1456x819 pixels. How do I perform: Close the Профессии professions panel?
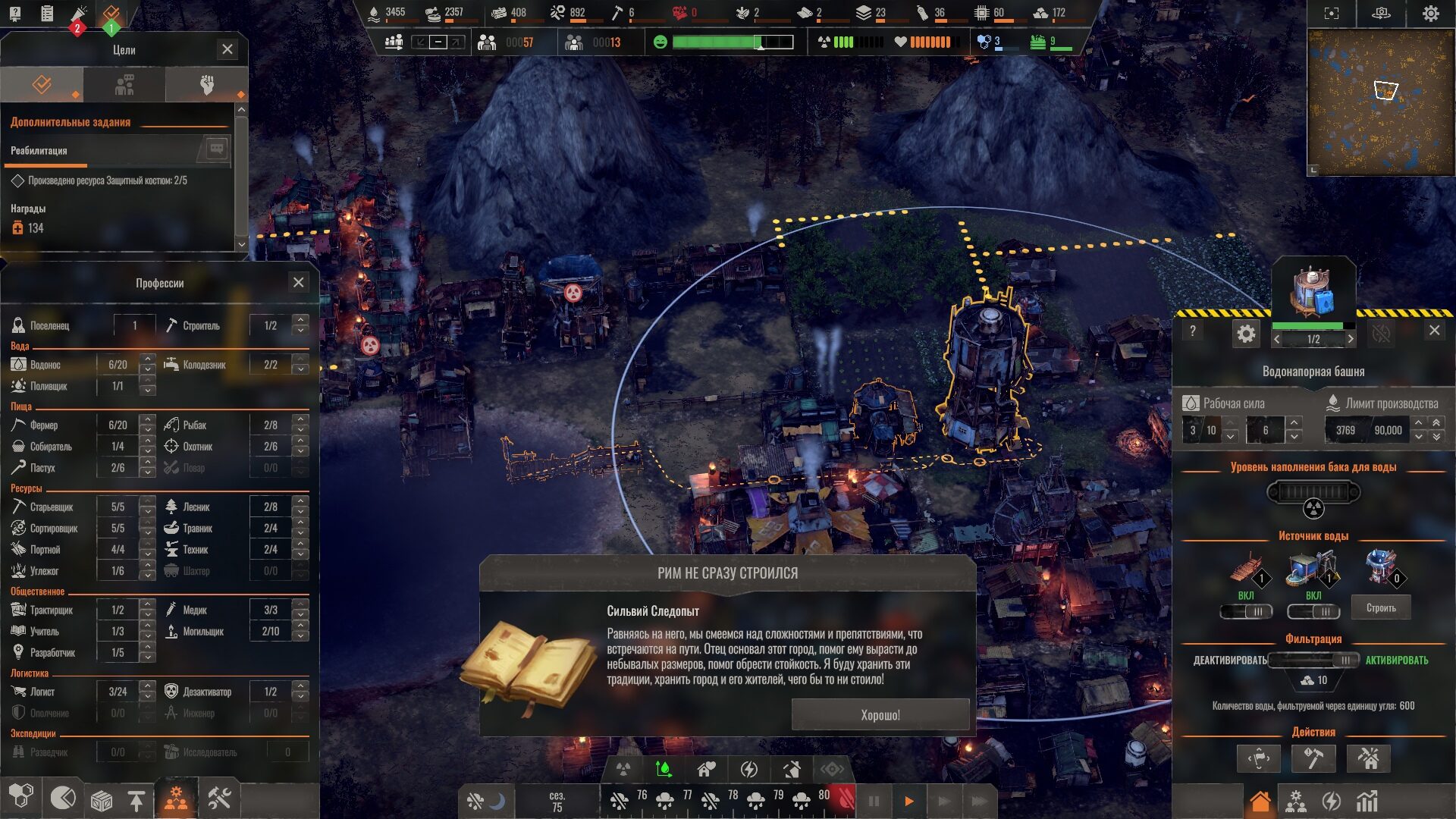coord(299,283)
